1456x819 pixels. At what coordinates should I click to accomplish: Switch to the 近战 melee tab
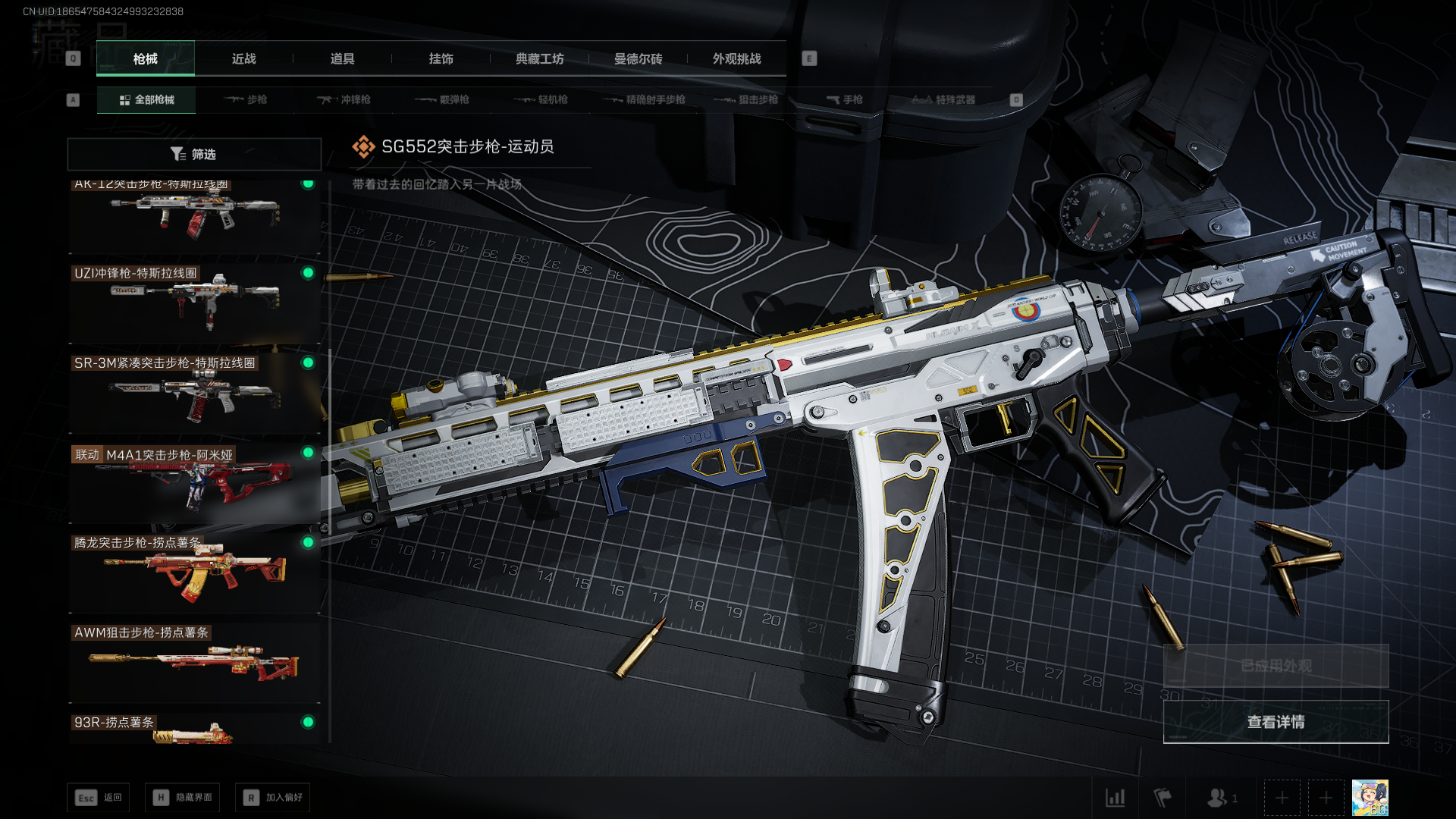tap(243, 58)
